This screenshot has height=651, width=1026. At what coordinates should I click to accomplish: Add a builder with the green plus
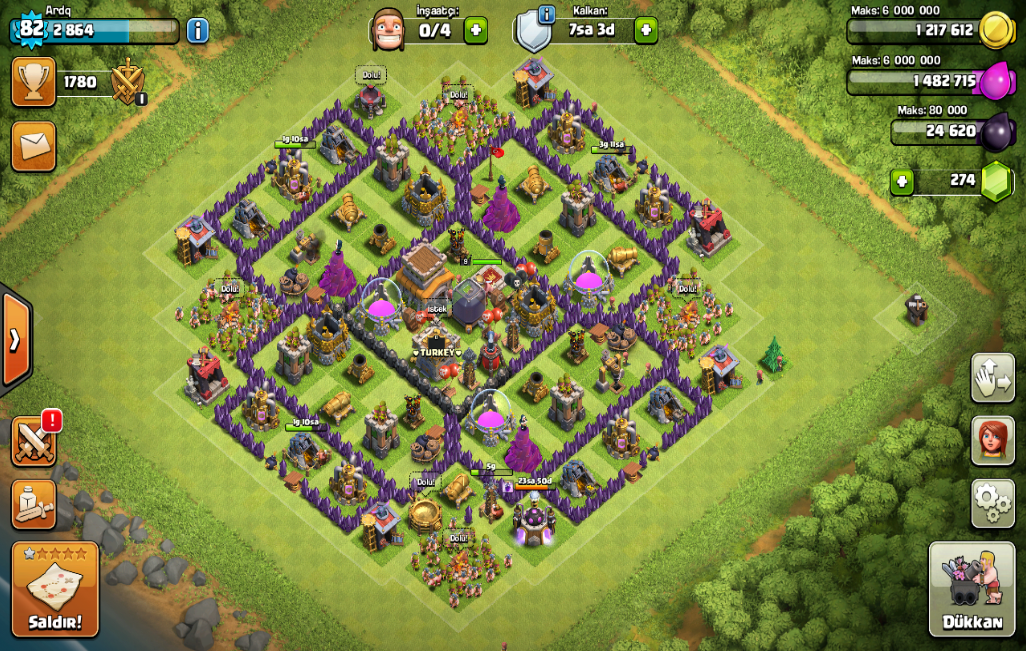475,30
